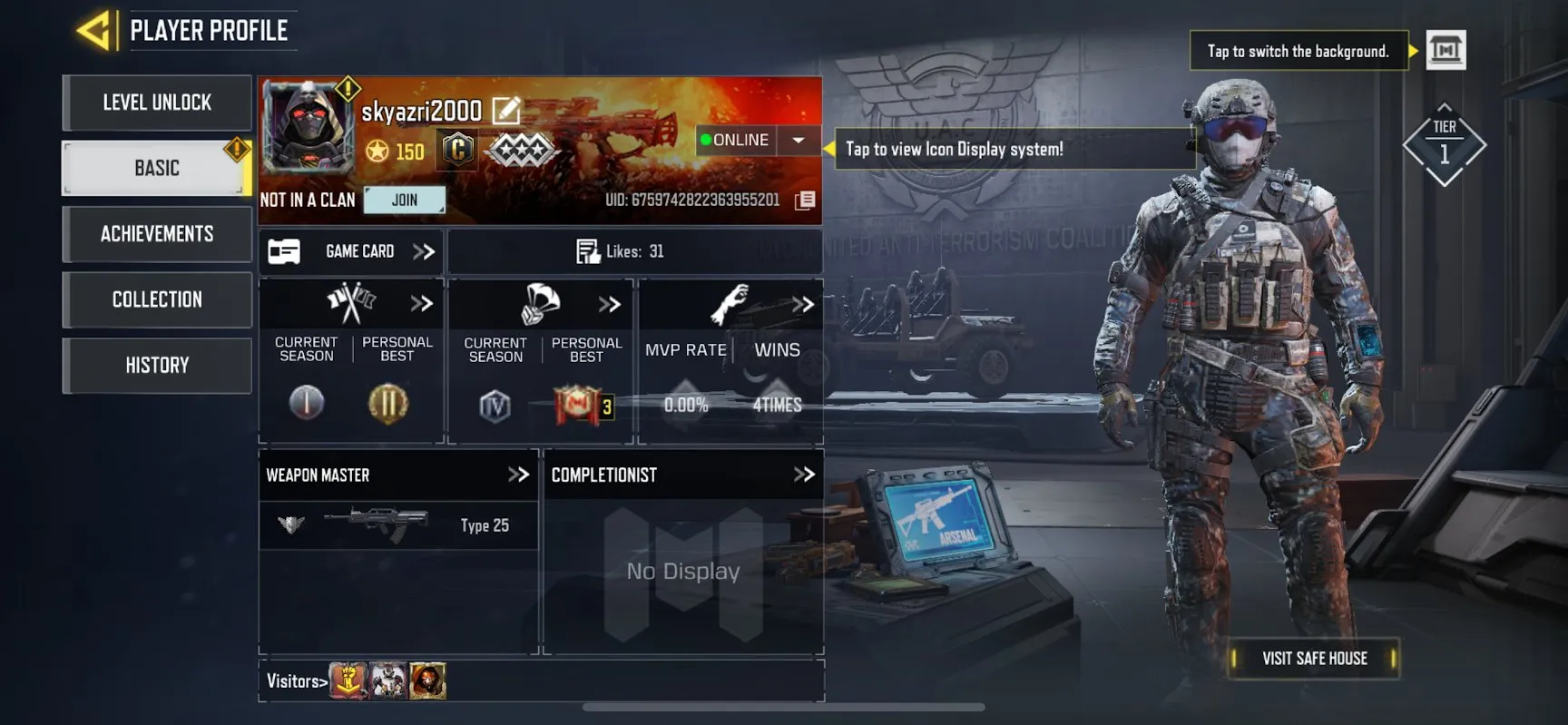
Task: Click the parachute Battle Royale rank icon
Action: click(x=537, y=303)
